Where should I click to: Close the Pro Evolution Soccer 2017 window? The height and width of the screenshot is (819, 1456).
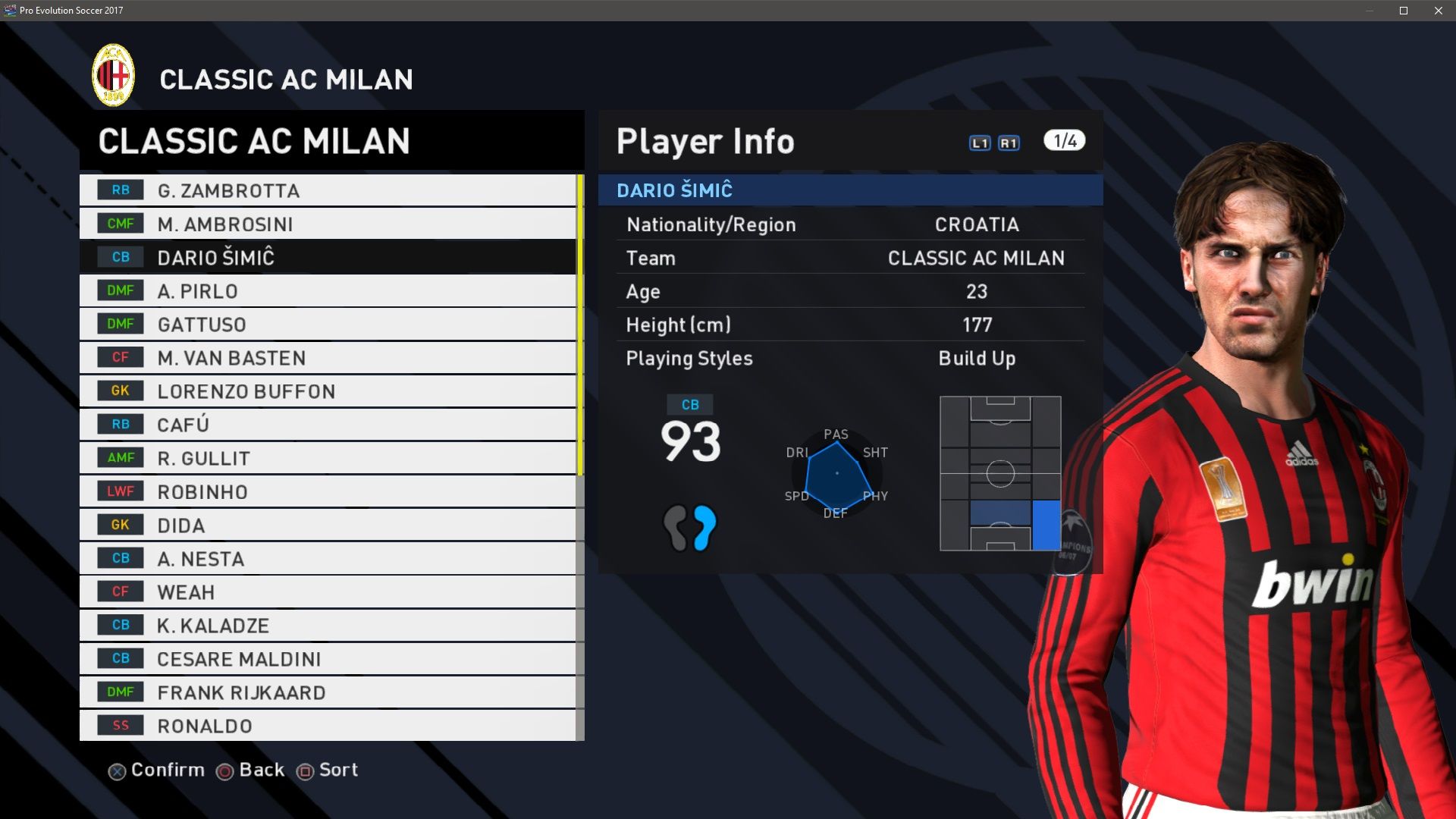pyautogui.click(x=1439, y=11)
